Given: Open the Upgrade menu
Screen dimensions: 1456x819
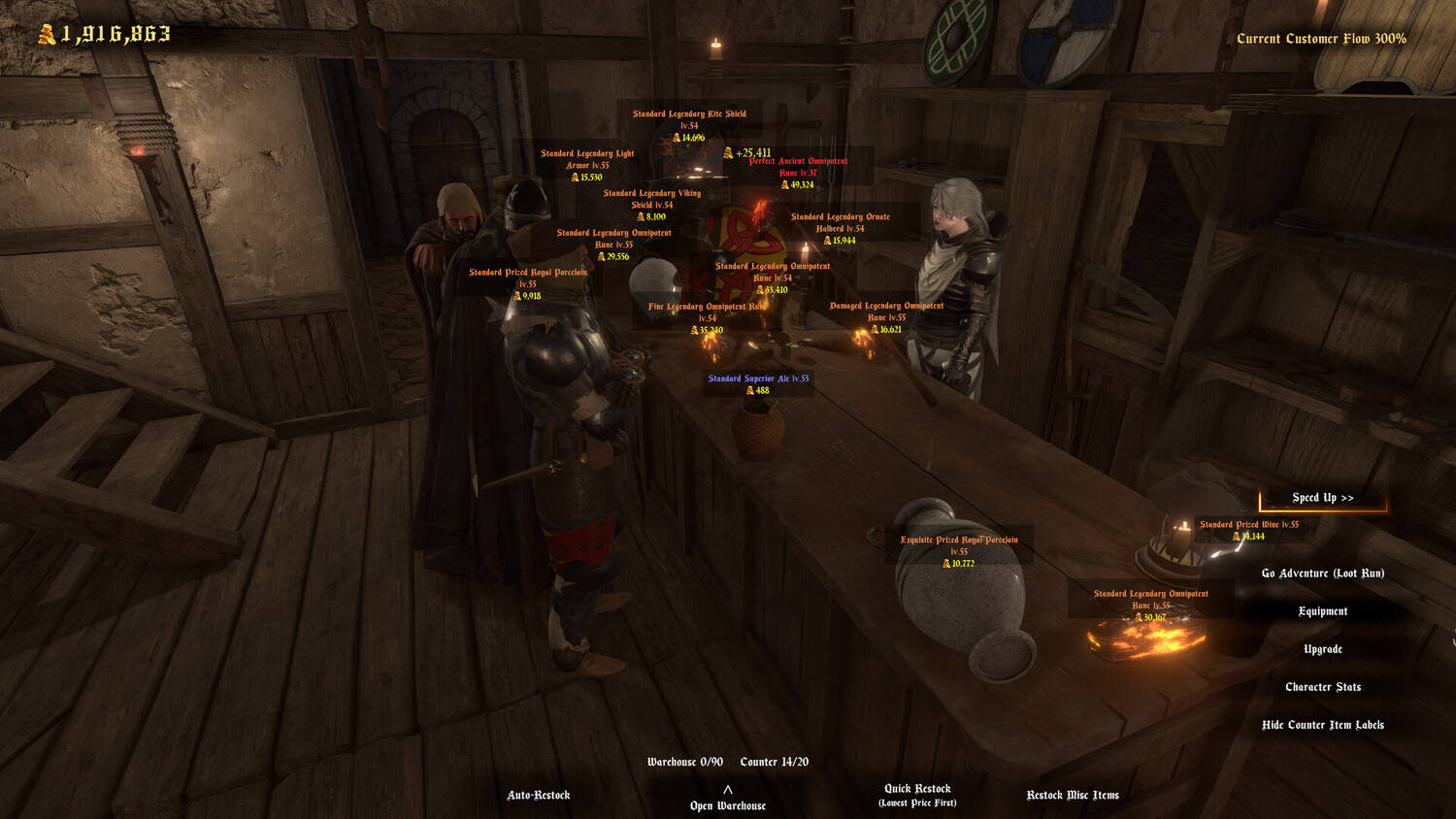Looking at the screenshot, I should pos(1322,649).
